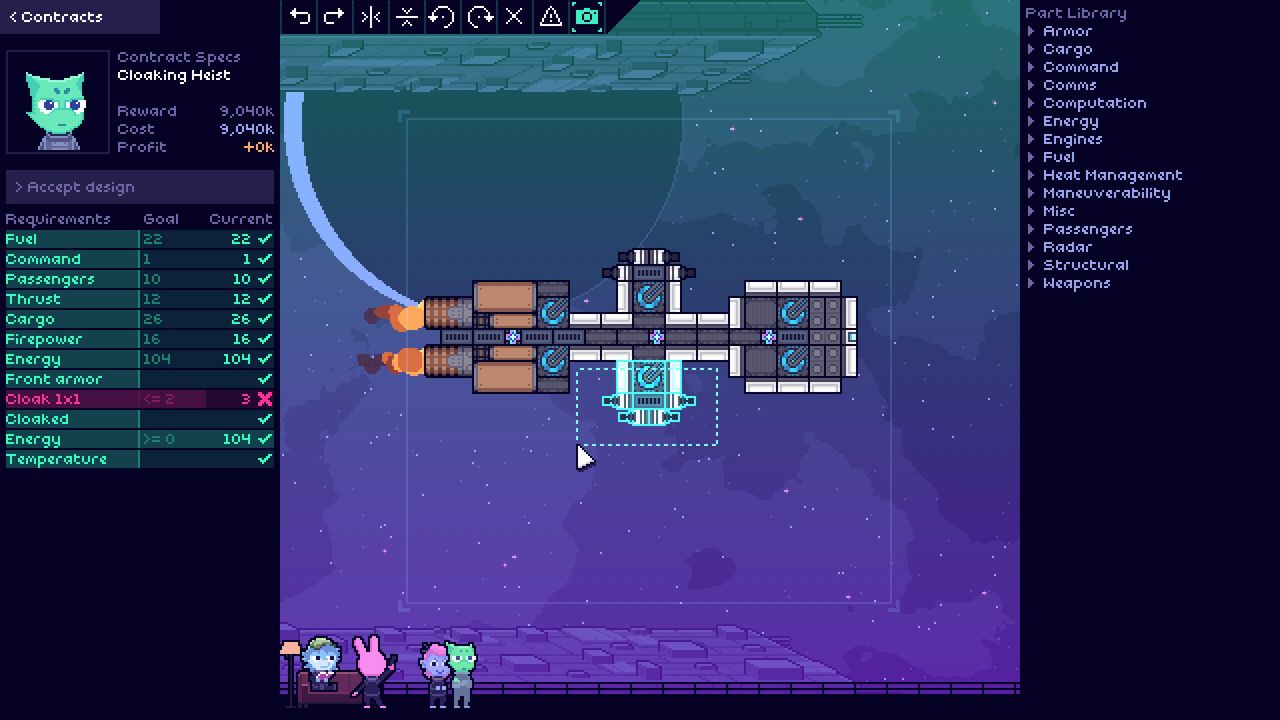1280x720 pixels.
Task: Select the failed Cloak 1x1 requirement row
Action: point(139,399)
